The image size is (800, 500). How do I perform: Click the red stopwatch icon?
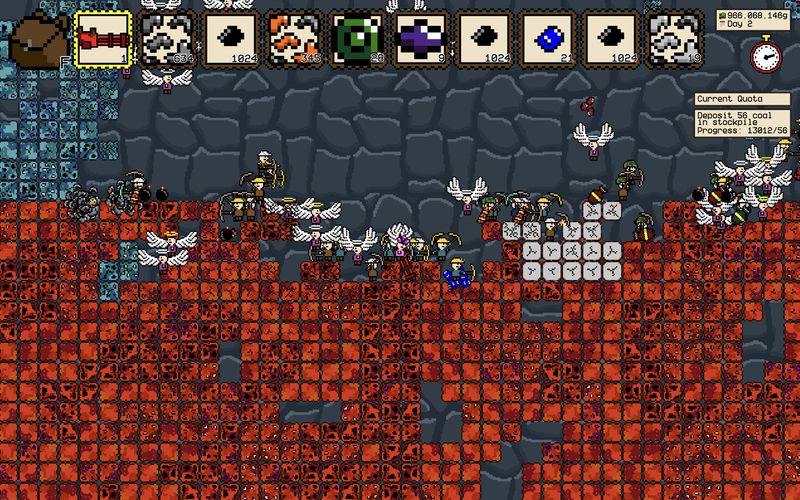coord(766,54)
